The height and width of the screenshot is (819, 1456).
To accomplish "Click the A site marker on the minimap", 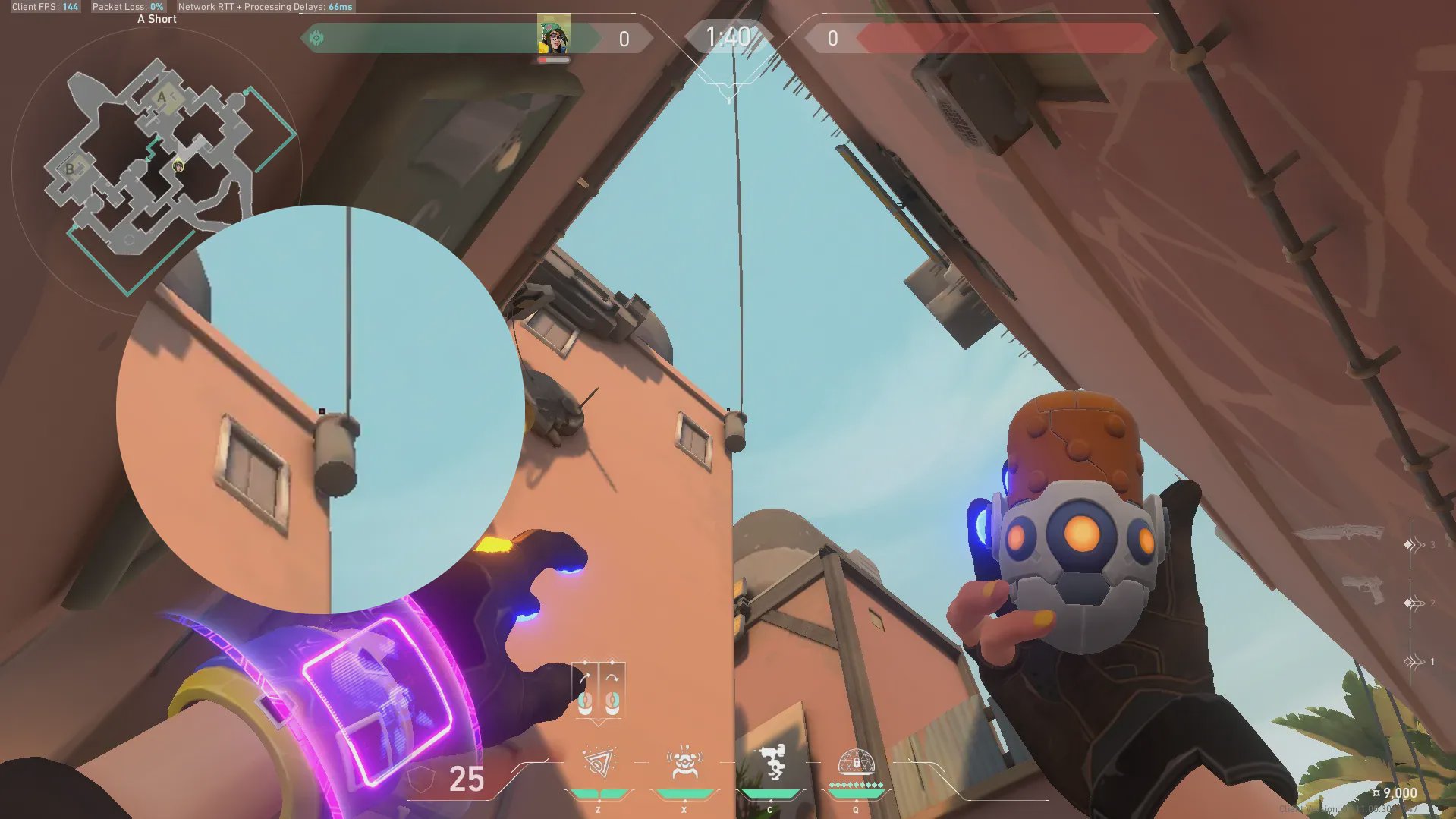I will pos(161,97).
